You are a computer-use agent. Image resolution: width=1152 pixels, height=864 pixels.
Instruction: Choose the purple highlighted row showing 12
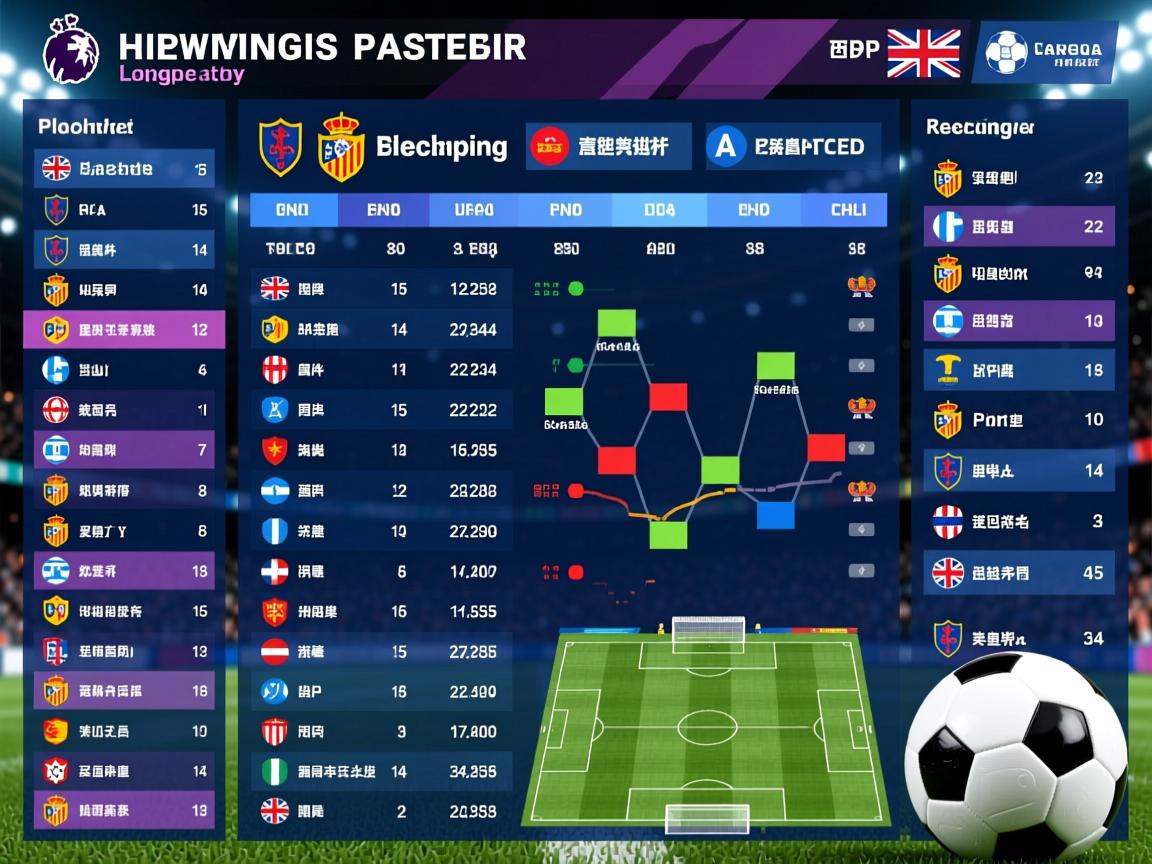tap(125, 329)
